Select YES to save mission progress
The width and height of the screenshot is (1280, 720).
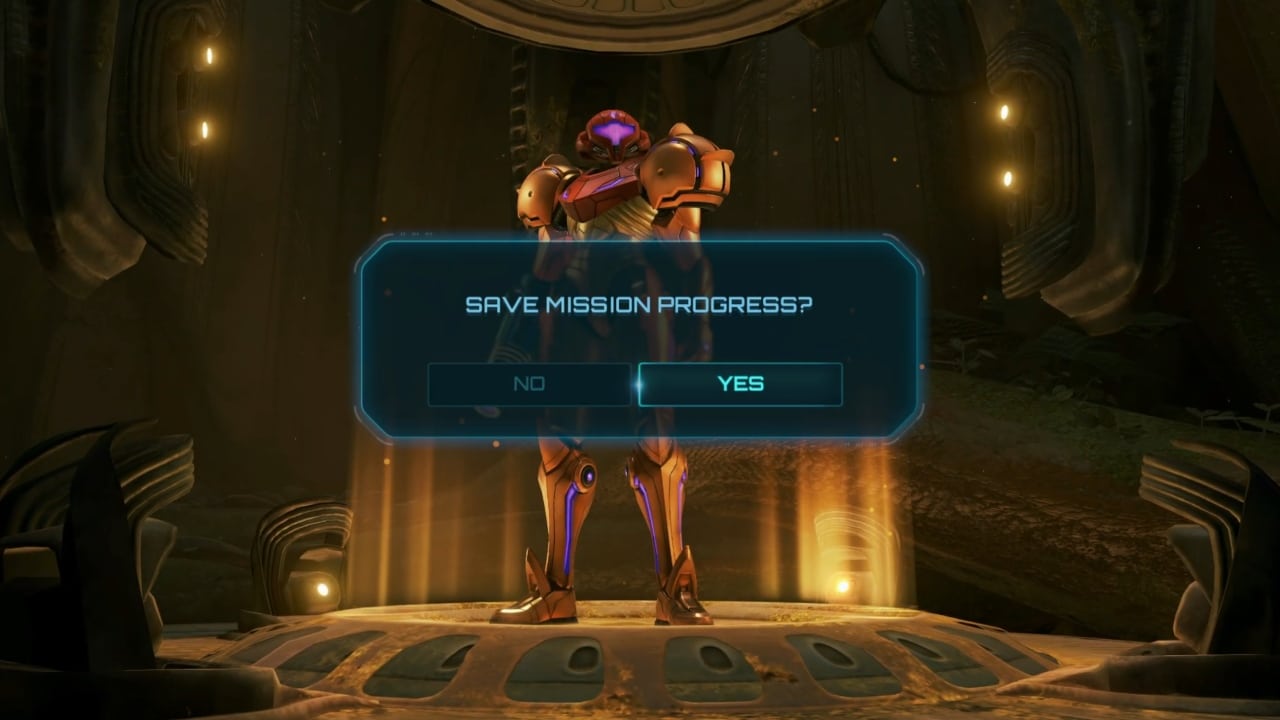[740, 383]
